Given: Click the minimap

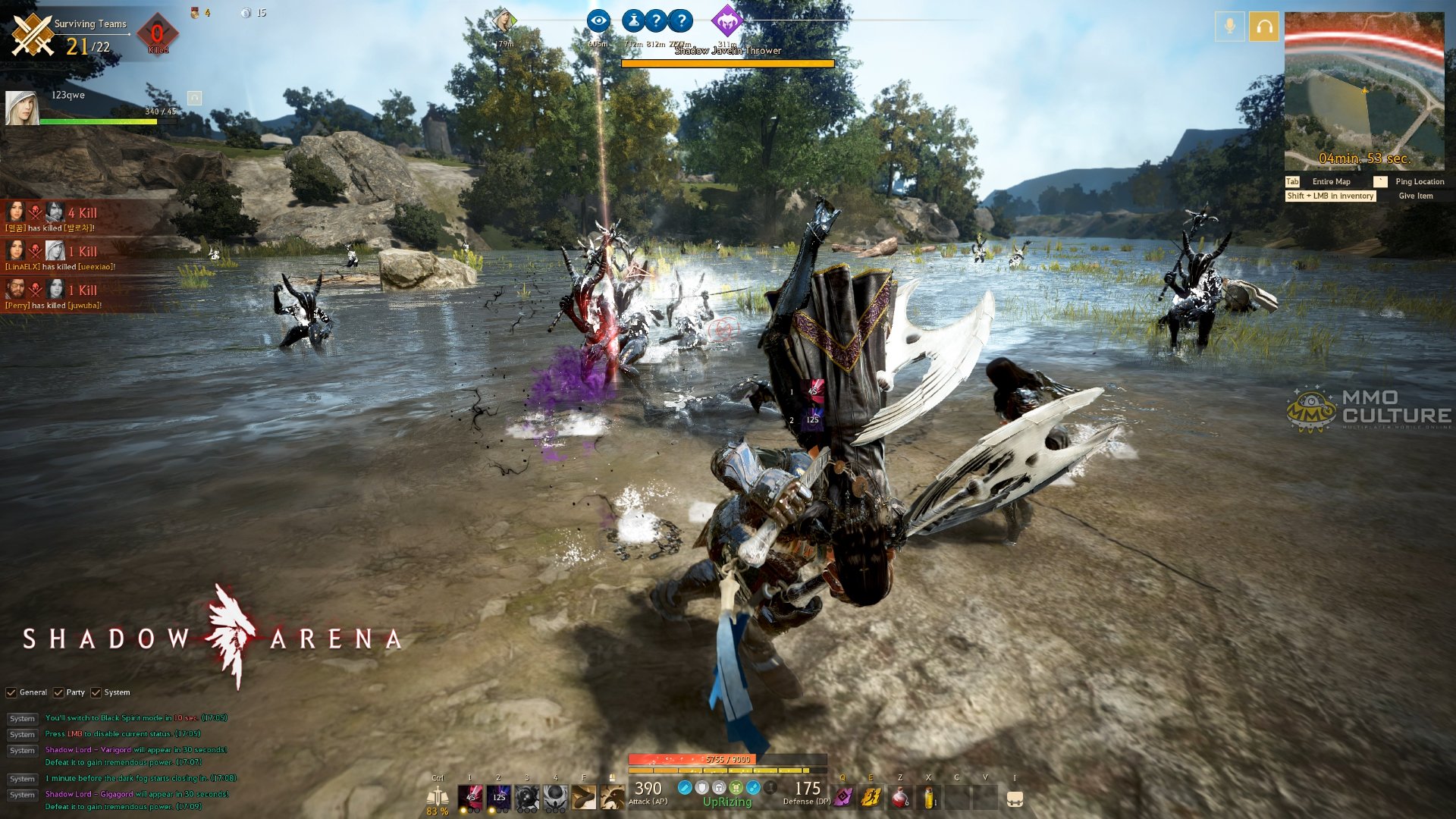Looking at the screenshot, I should pyautogui.click(x=1363, y=91).
